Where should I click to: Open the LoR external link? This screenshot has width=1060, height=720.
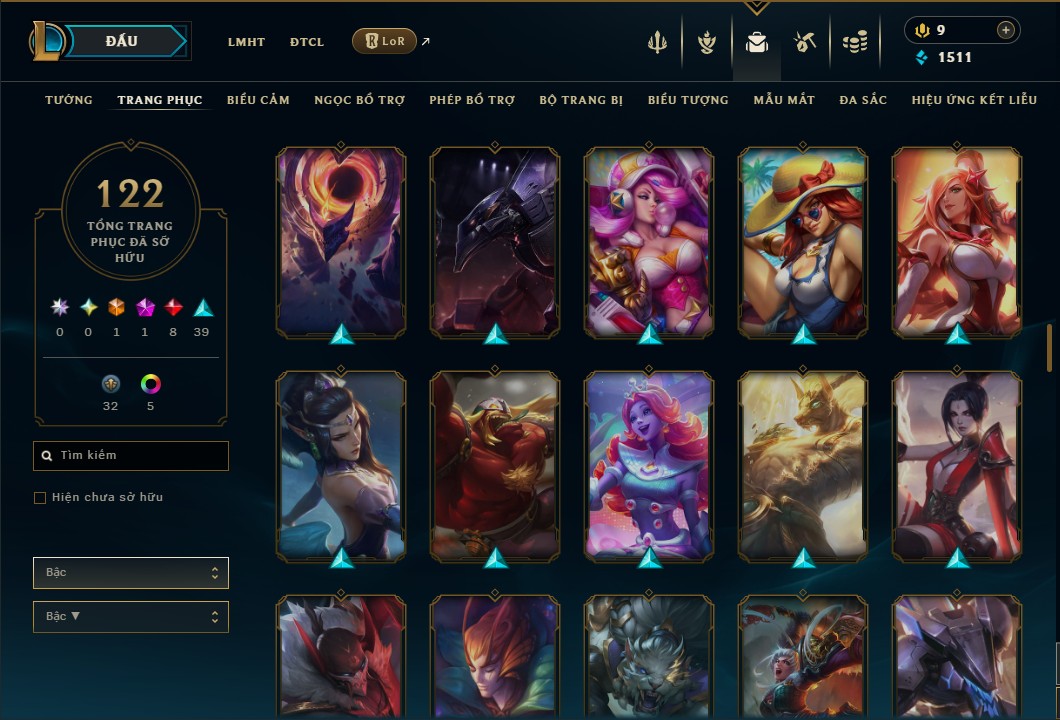pyautogui.click(x=385, y=41)
